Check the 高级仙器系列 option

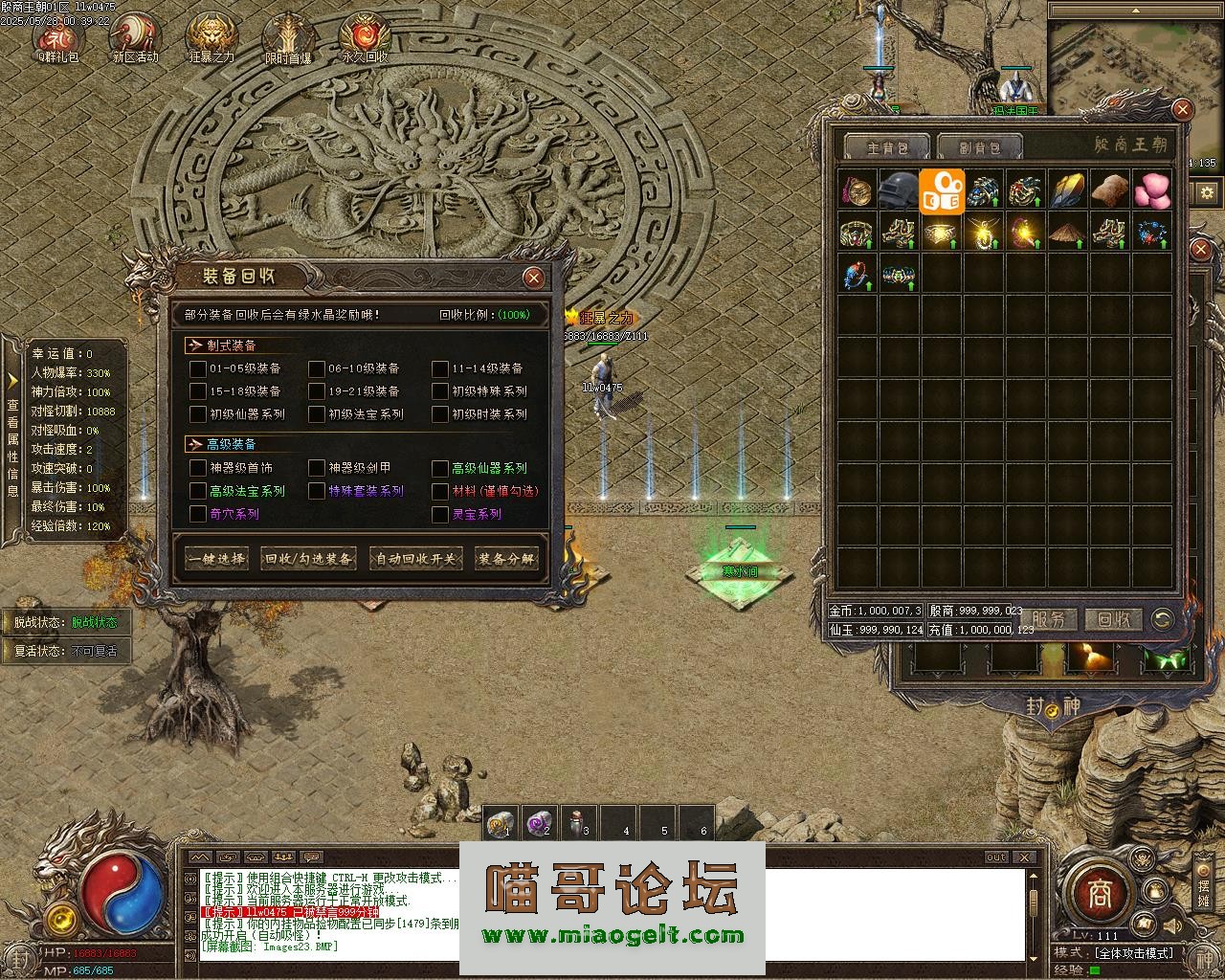440,468
